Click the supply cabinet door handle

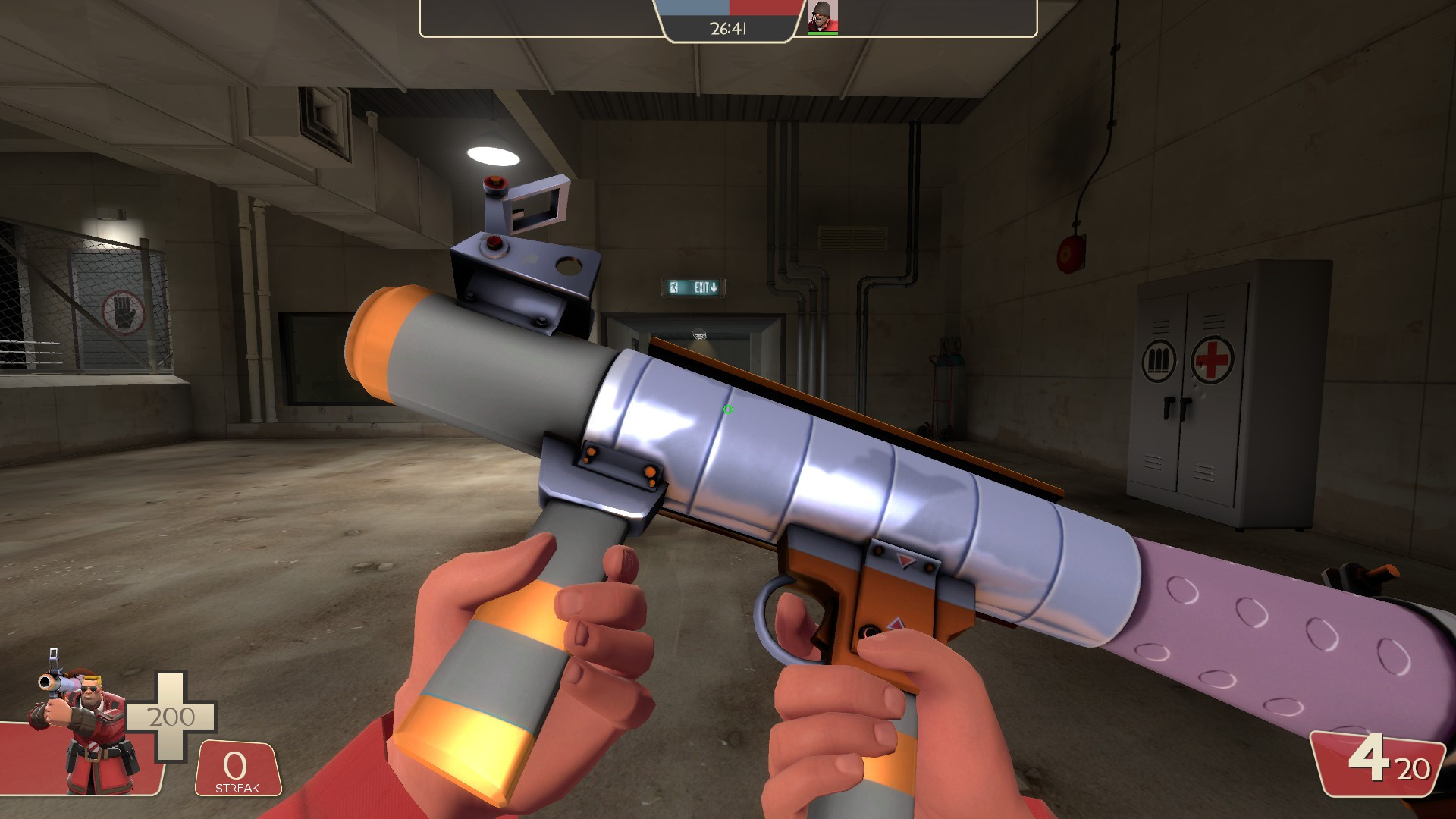[x=1175, y=407]
